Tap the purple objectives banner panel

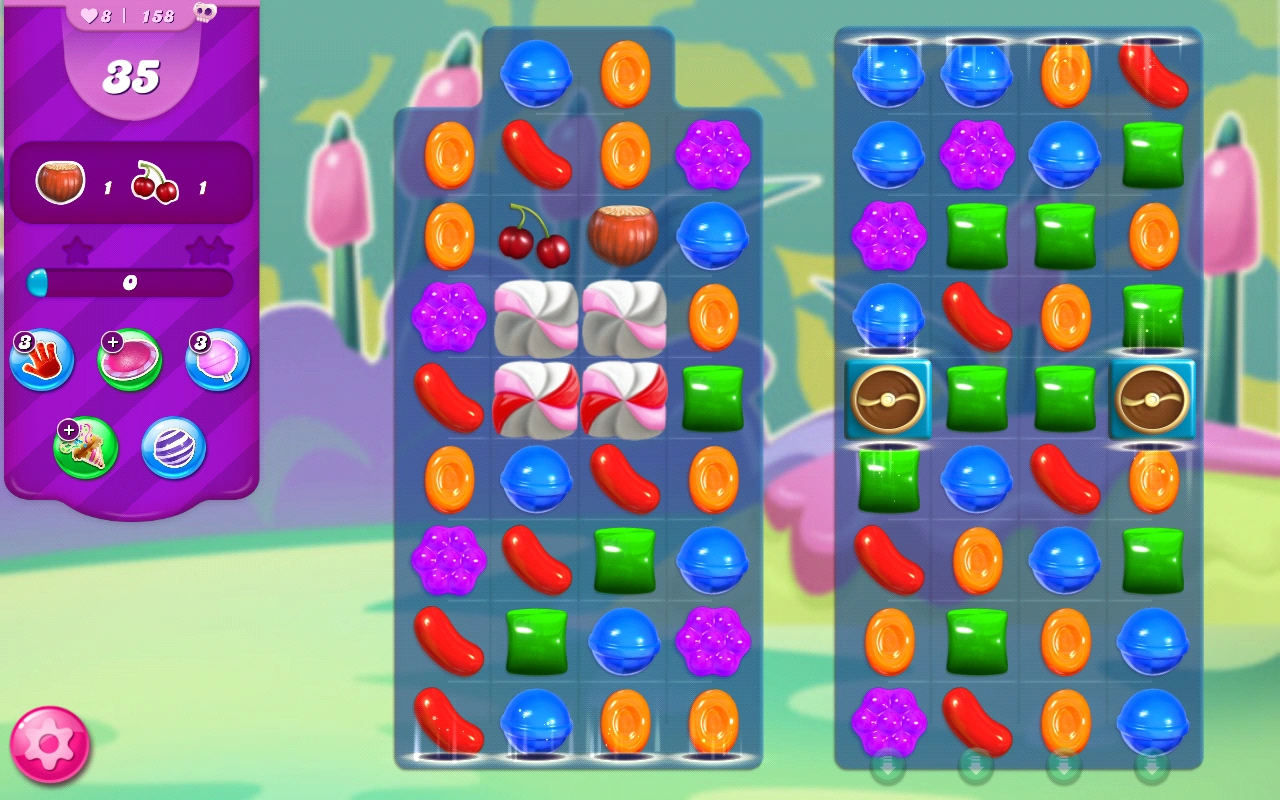pos(132,184)
